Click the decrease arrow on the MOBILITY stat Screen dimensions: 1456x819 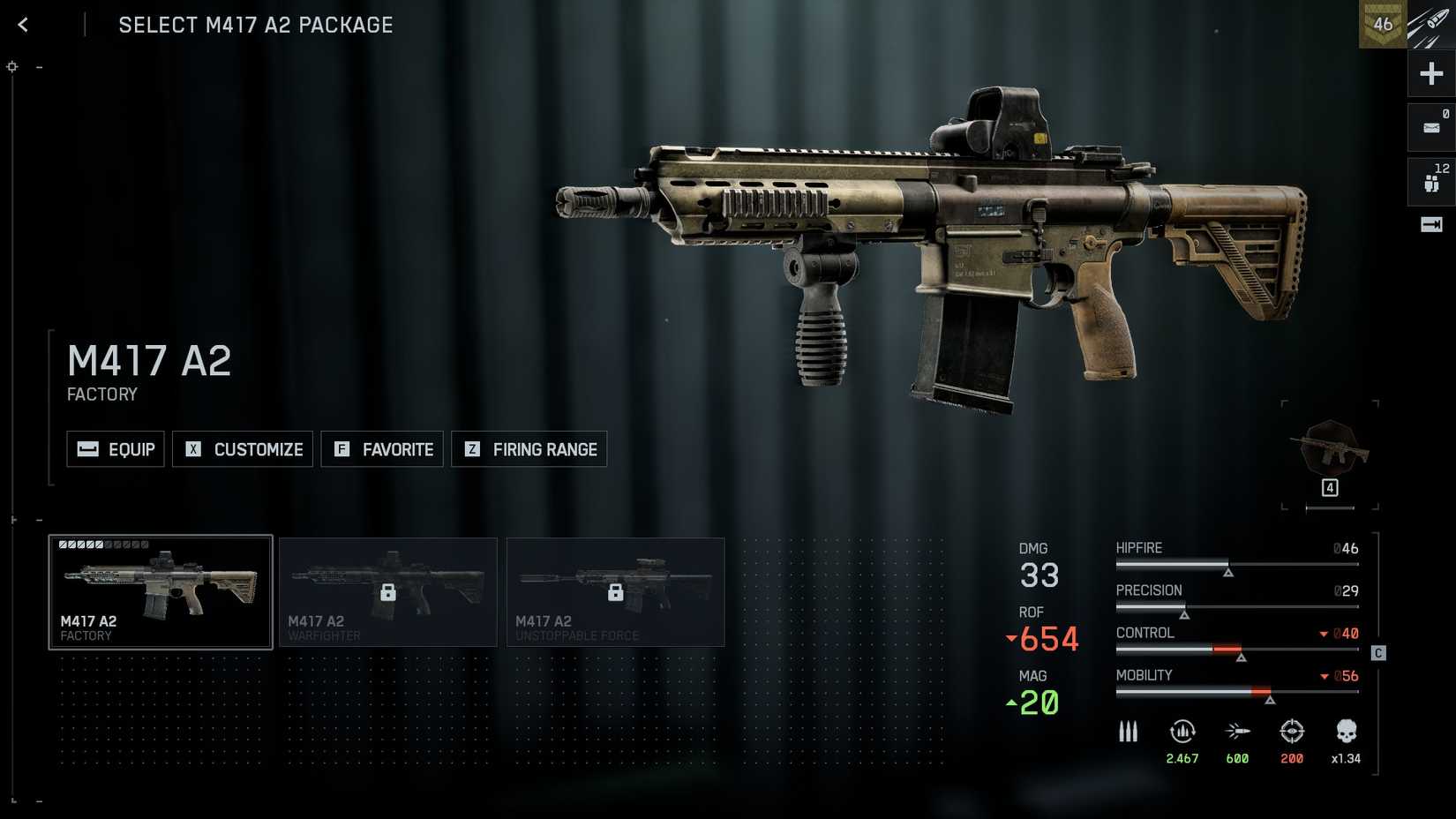(x=1324, y=675)
